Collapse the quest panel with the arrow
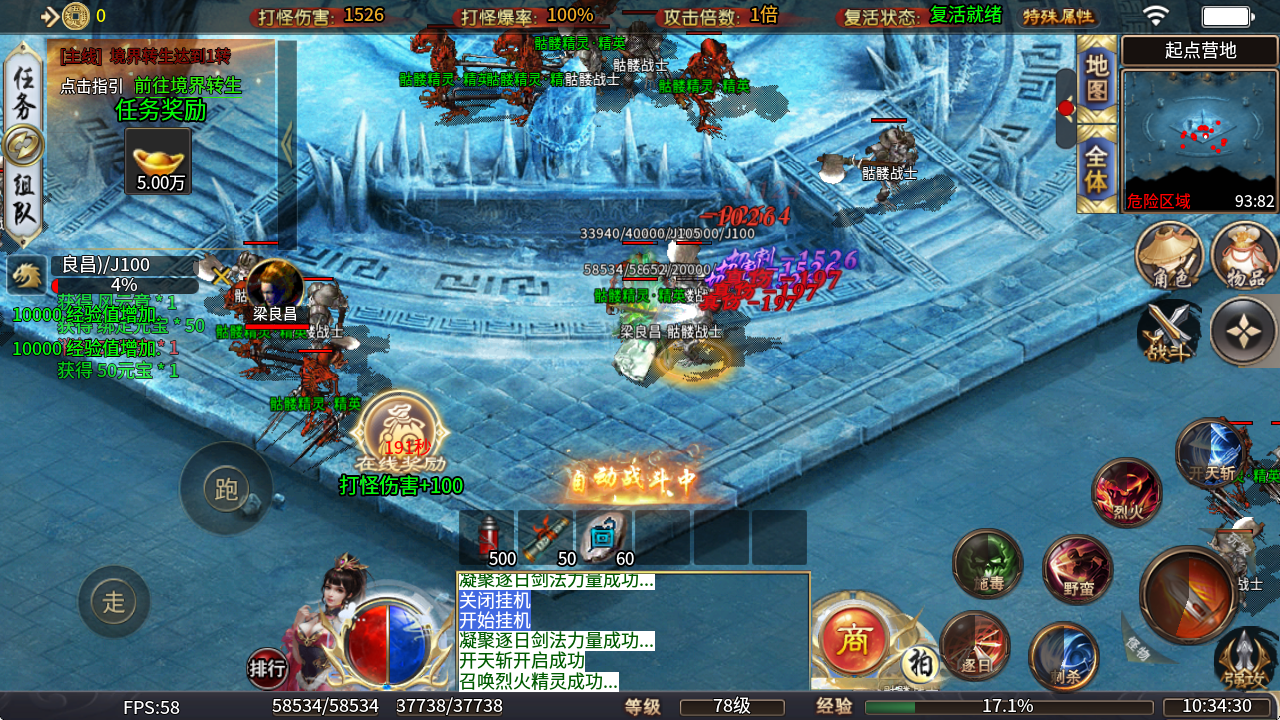The height and width of the screenshot is (720, 1280). (287, 144)
